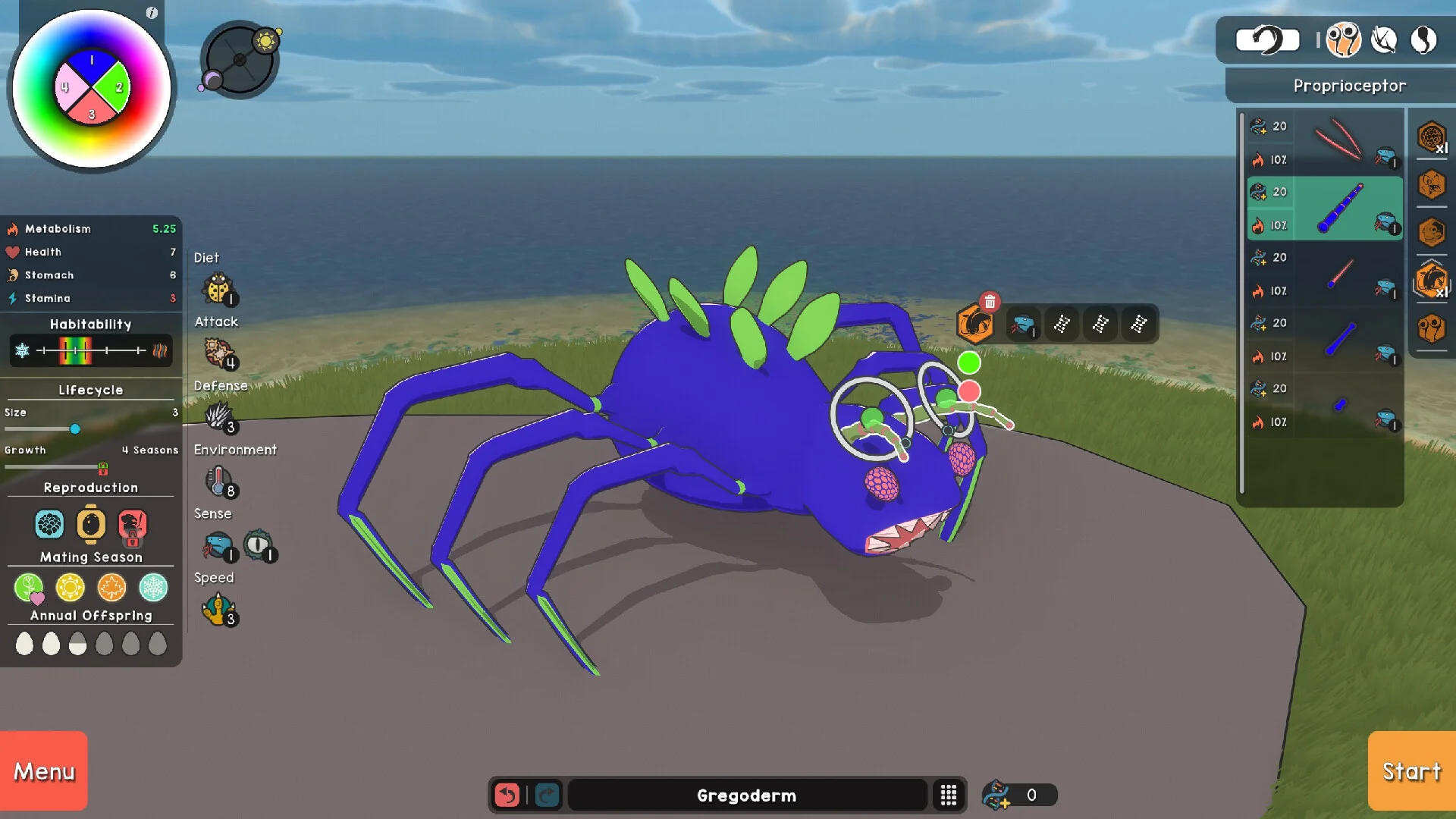Viewport: 1456px width, 819px height.
Task: Choose the red forked antenna part
Action: [x=1338, y=141]
